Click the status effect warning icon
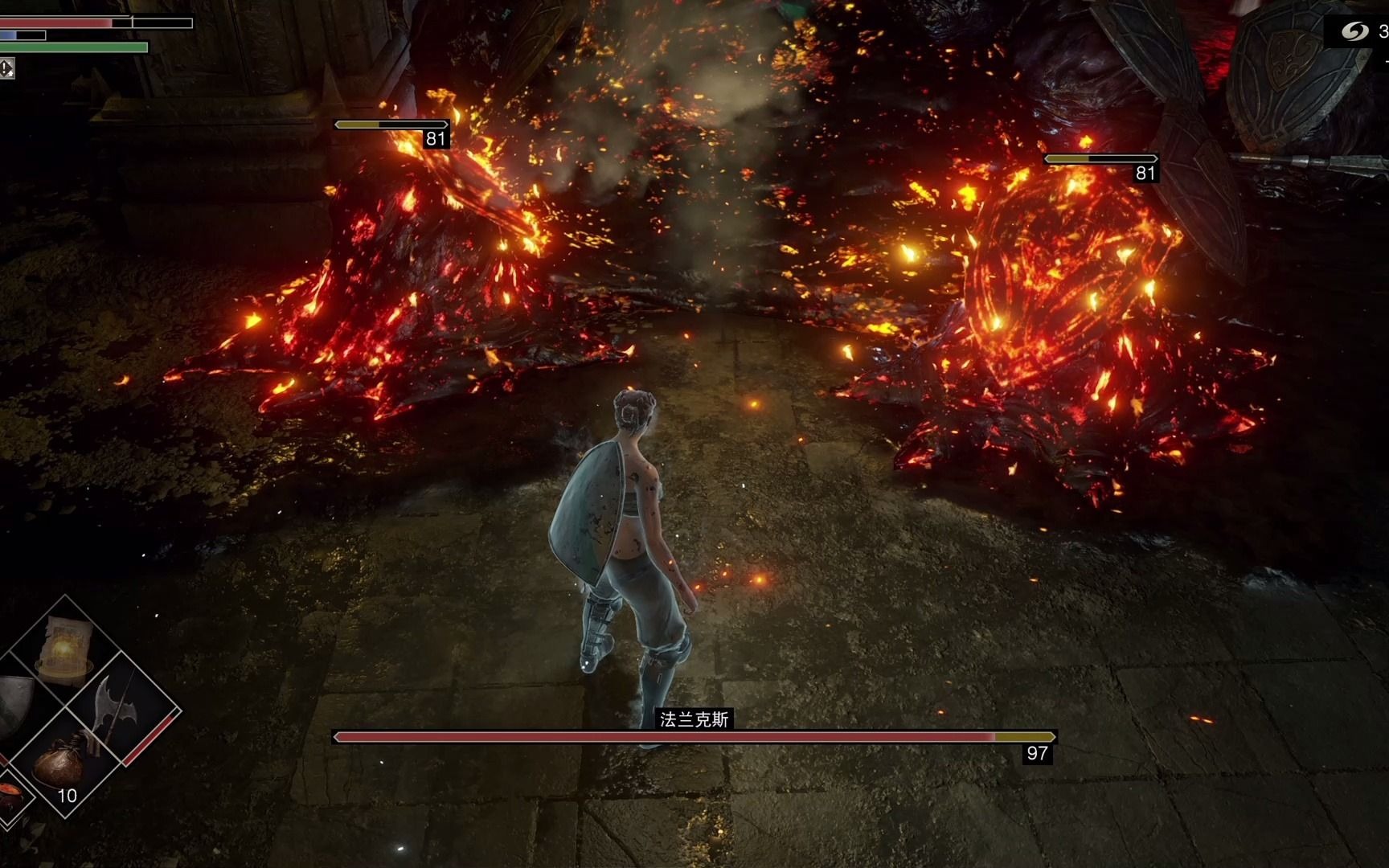 [6, 68]
